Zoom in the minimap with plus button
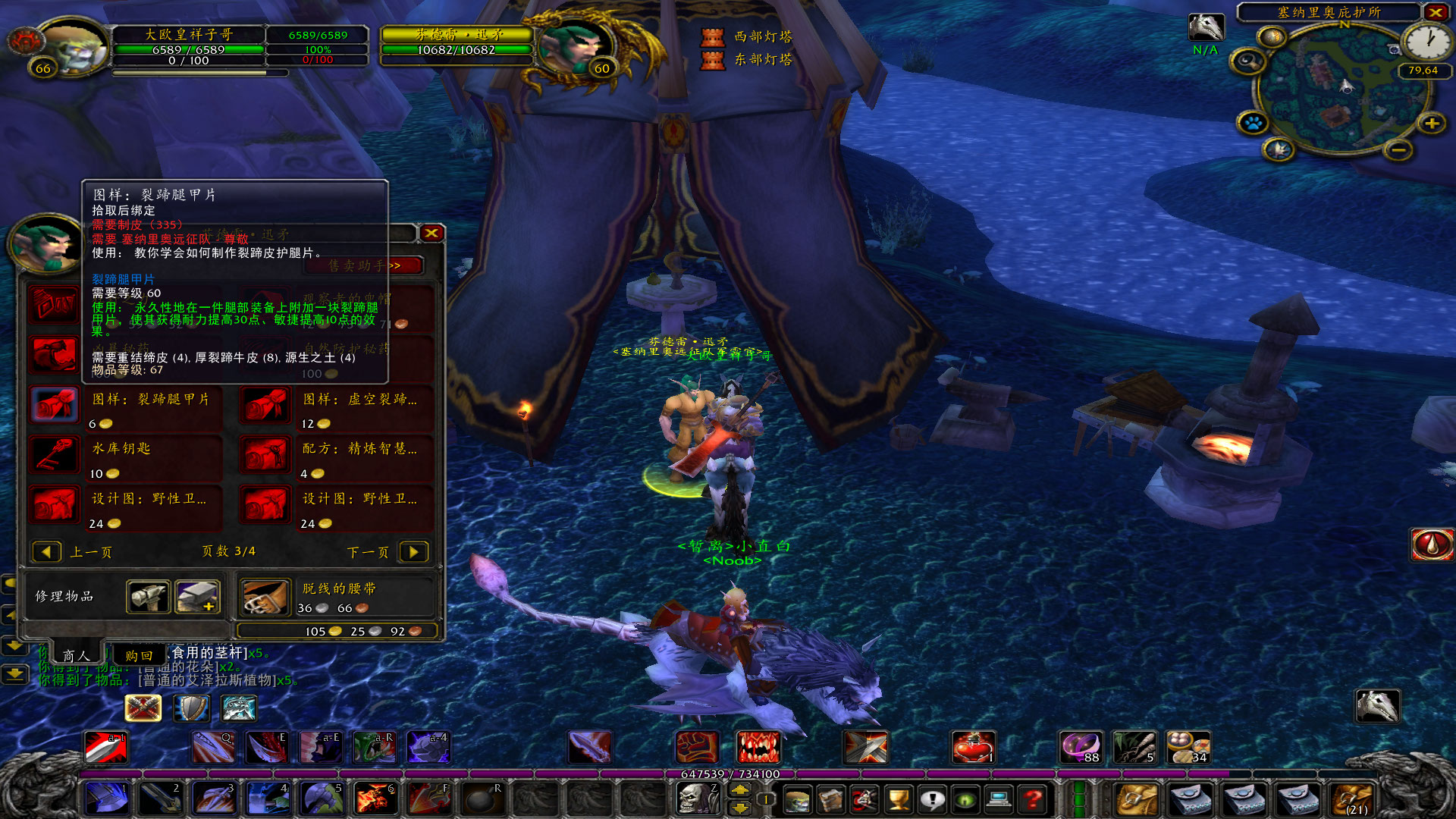 [1431, 123]
